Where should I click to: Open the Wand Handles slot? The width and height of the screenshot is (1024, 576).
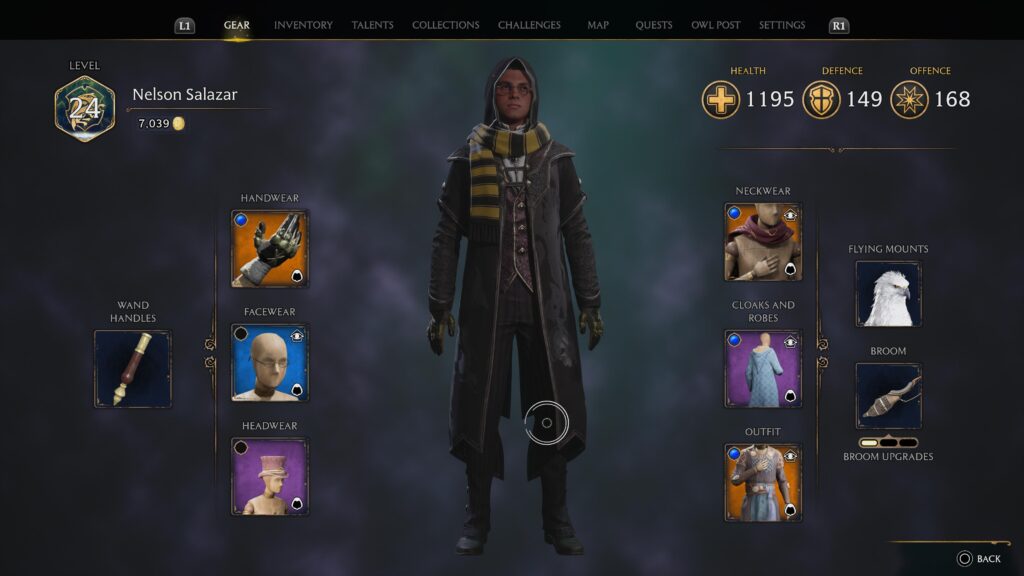133,369
